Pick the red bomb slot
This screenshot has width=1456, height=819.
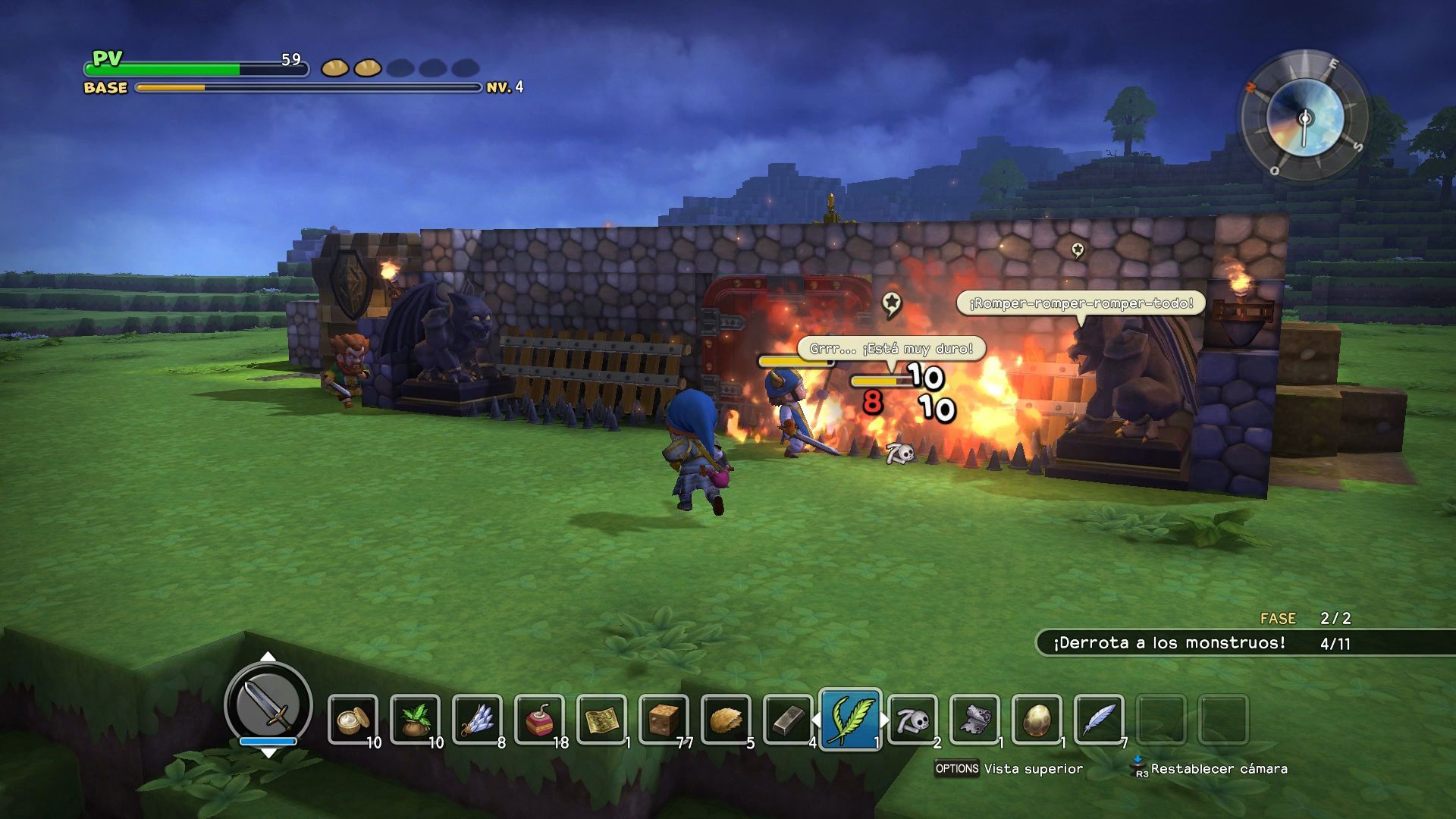(x=540, y=719)
